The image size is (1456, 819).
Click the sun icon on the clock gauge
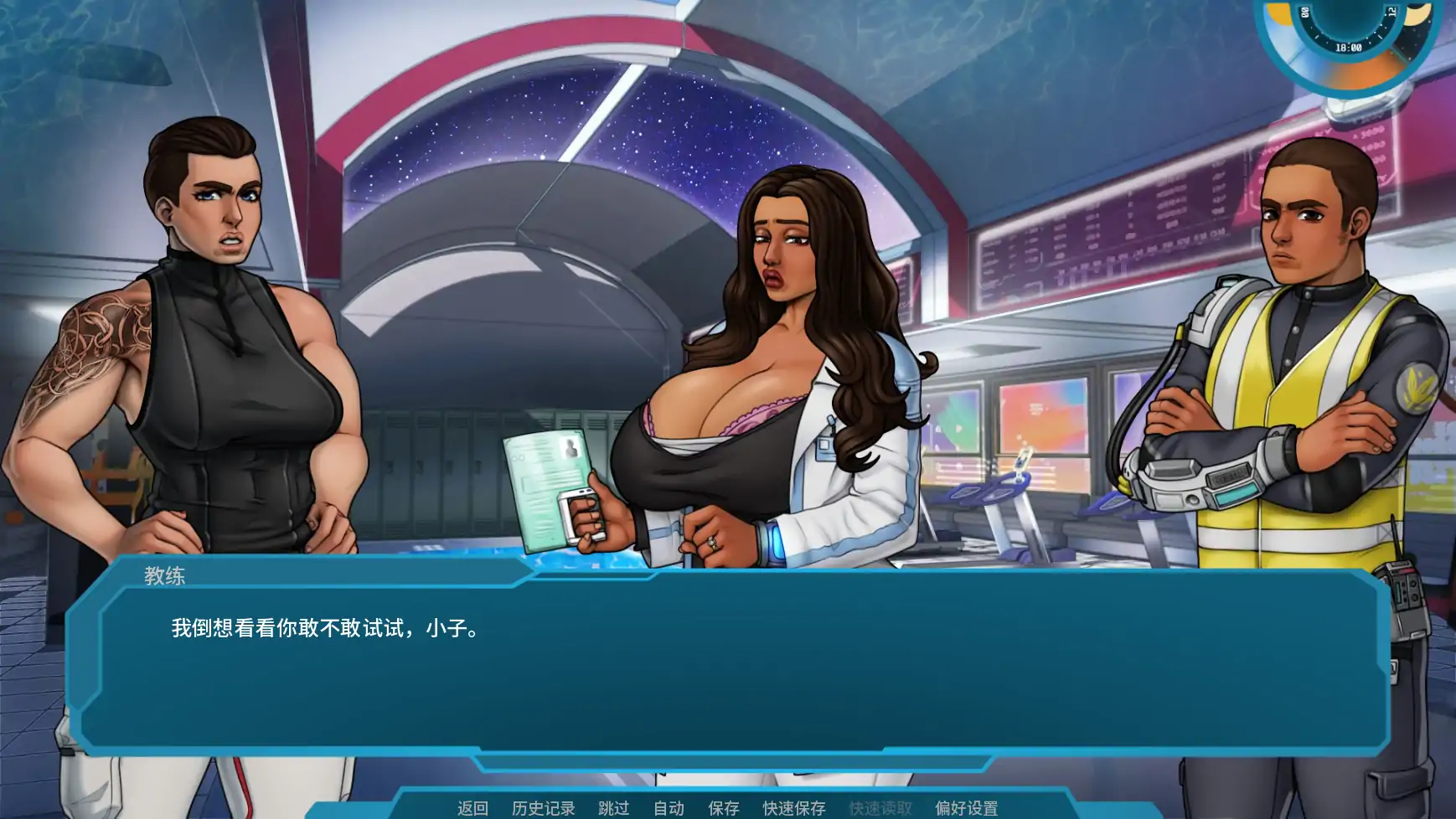pos(1279,14)
